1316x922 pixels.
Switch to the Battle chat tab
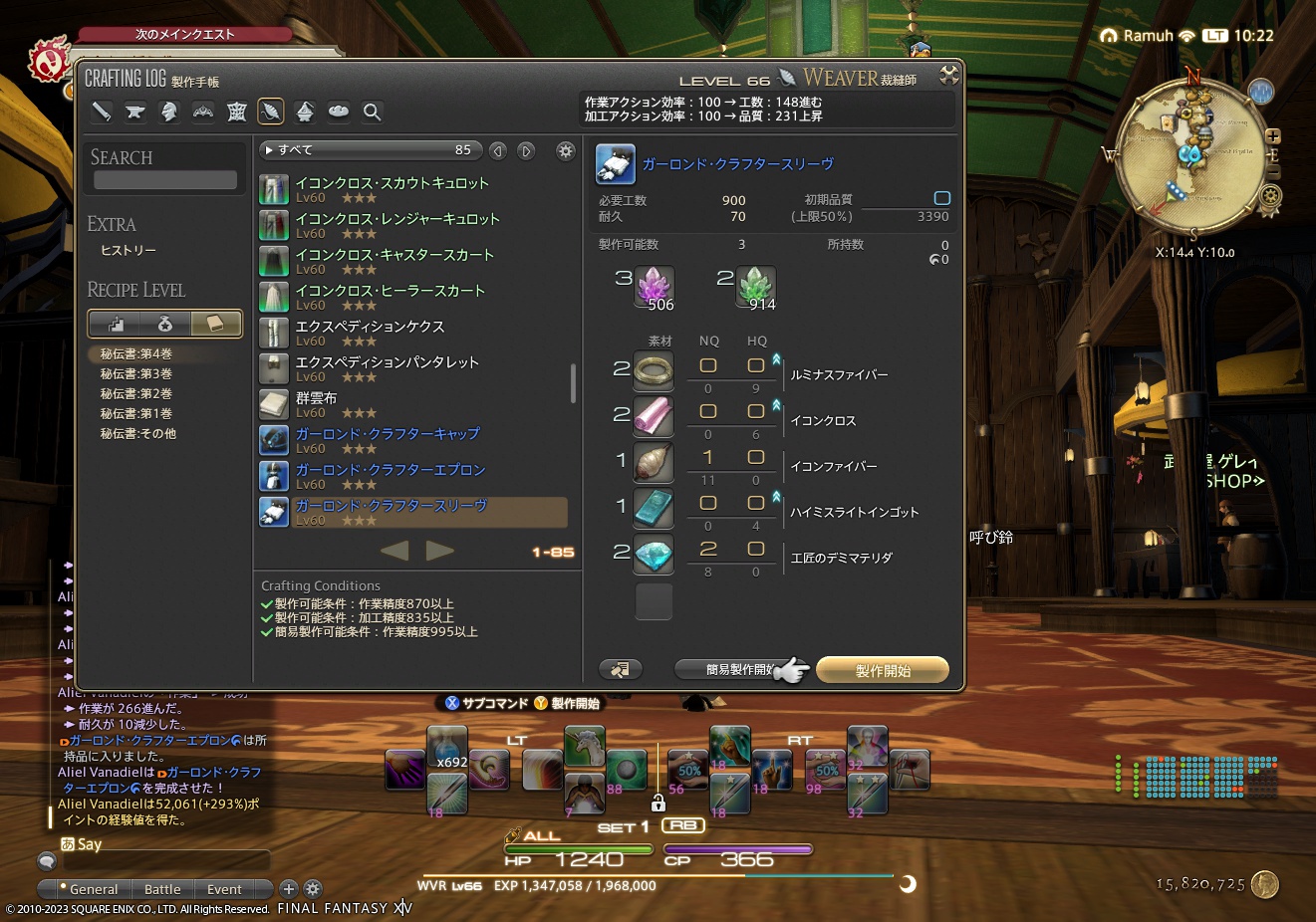click(162, 889)
